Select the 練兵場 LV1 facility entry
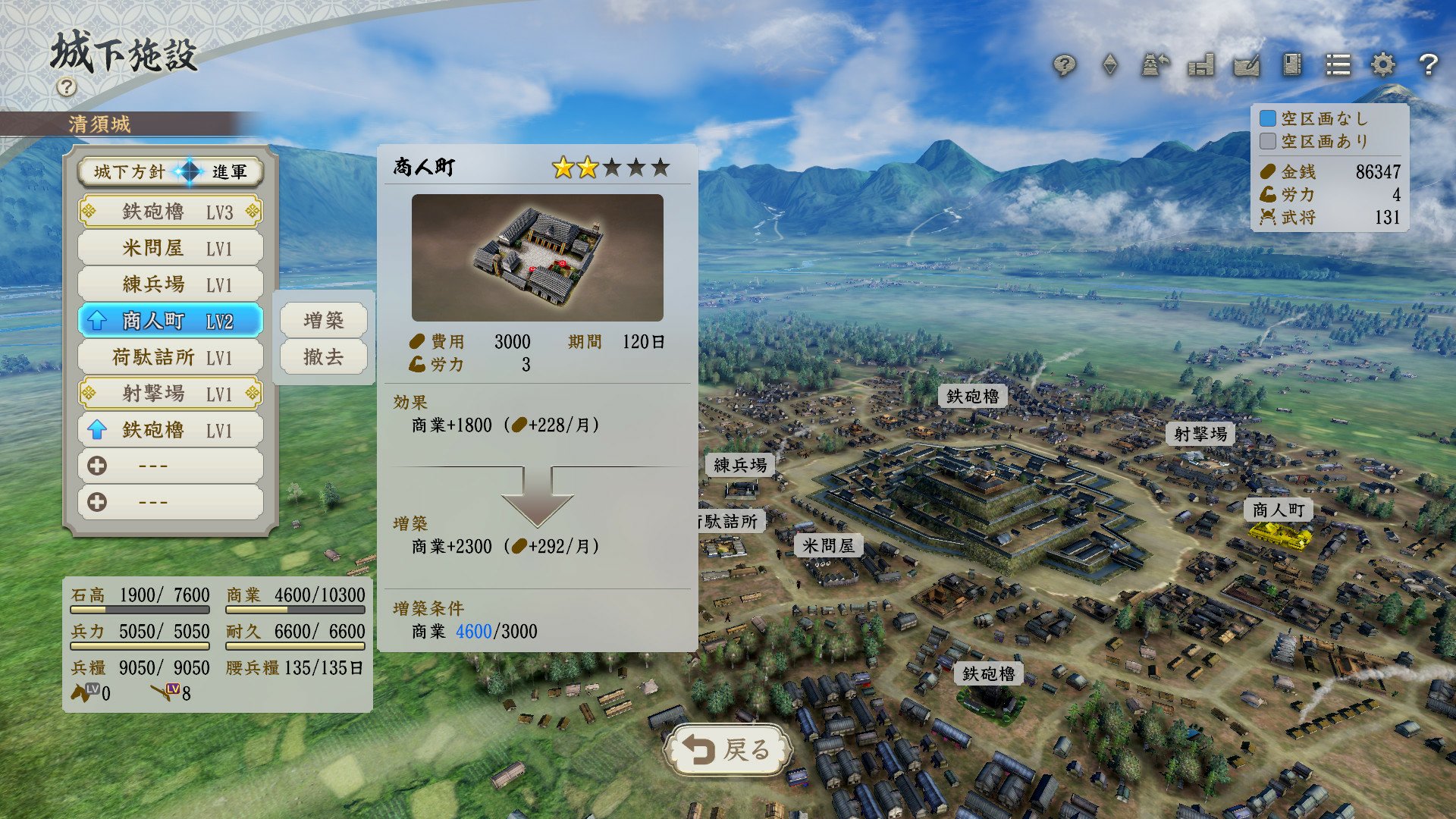Screen dimensions: 1456x819 (170, 284)
